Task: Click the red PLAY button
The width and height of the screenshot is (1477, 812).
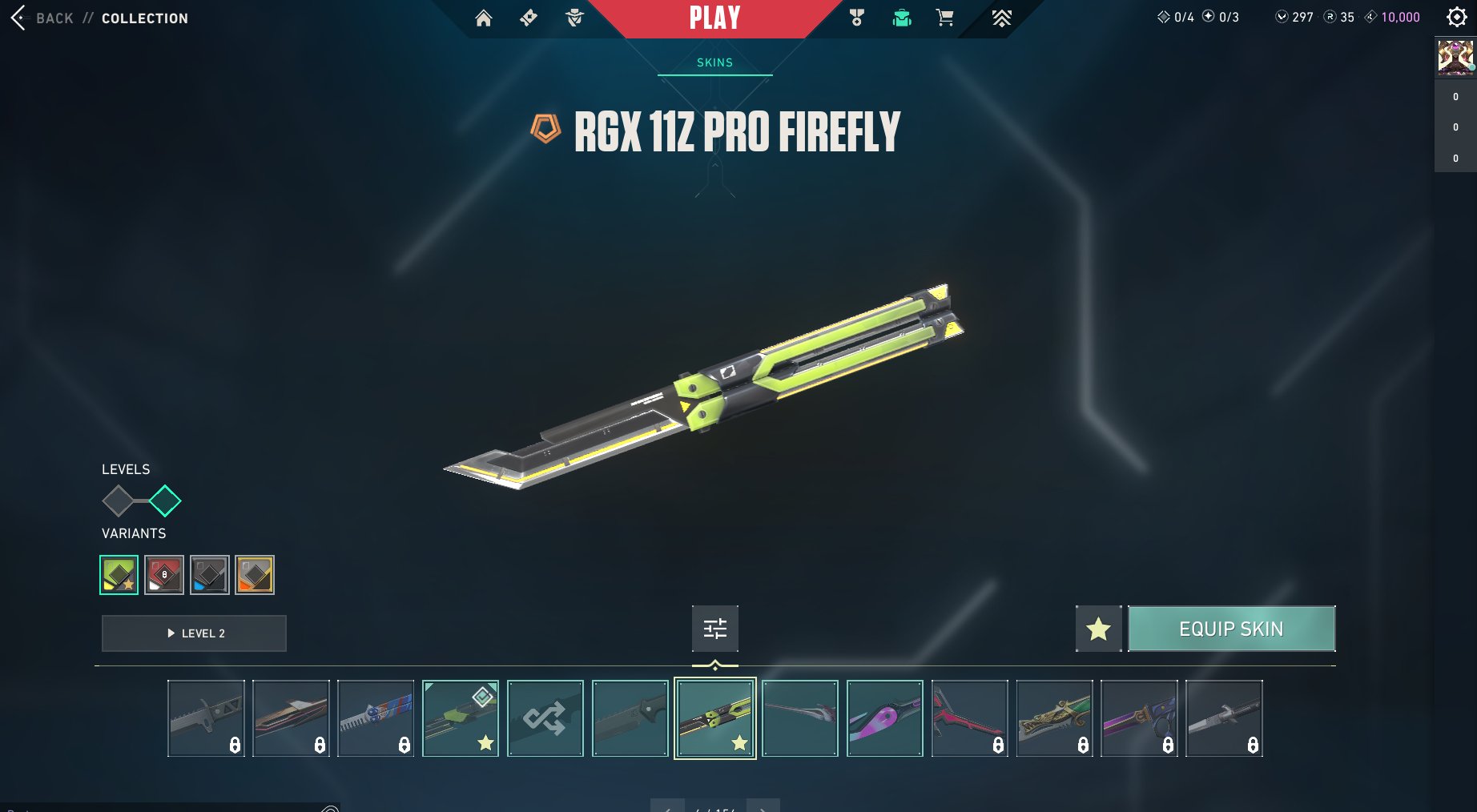Action: click(x=714, y=18)
